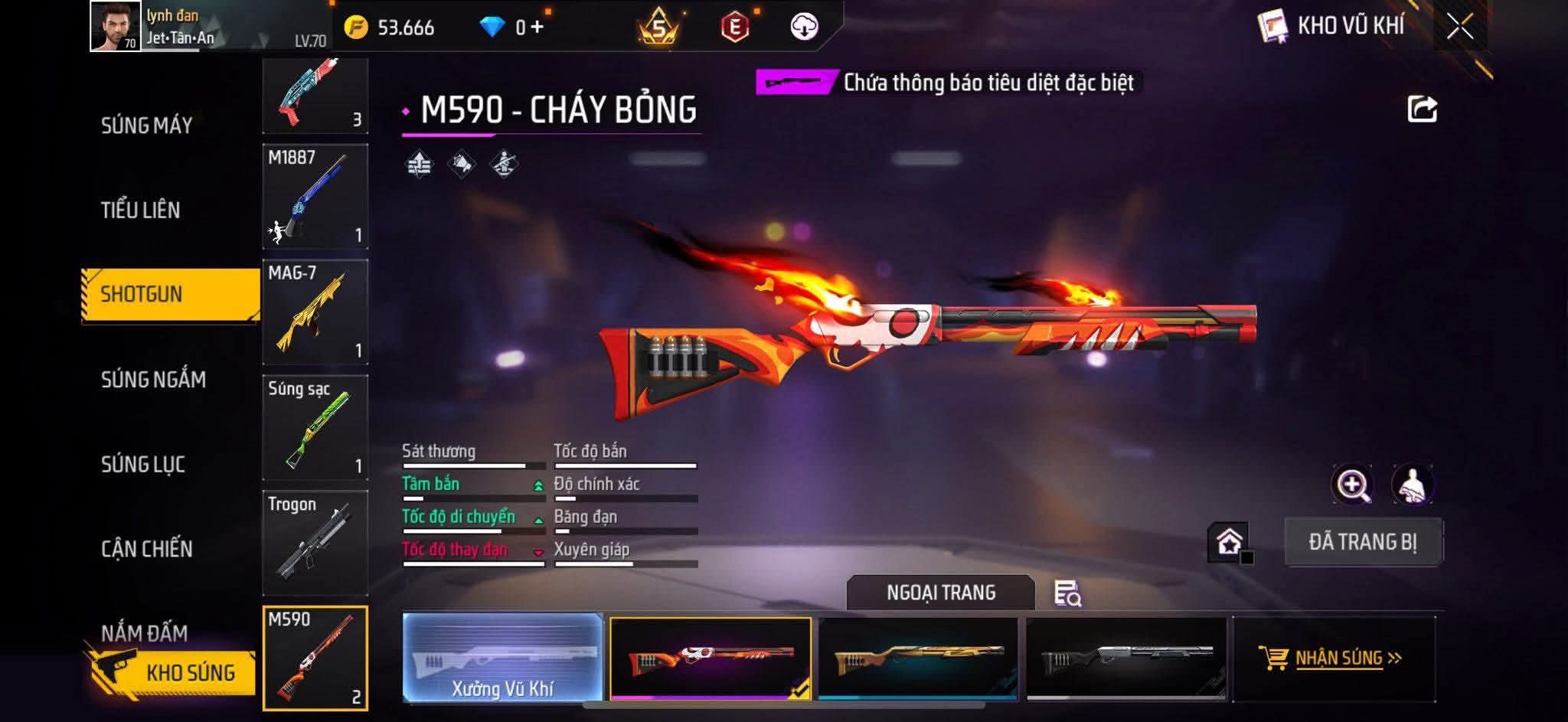Viewport: 1568px width, 722px height.
Task: Select the Xưởng Vũ Khí skin tile
Action: click(502, 658)
